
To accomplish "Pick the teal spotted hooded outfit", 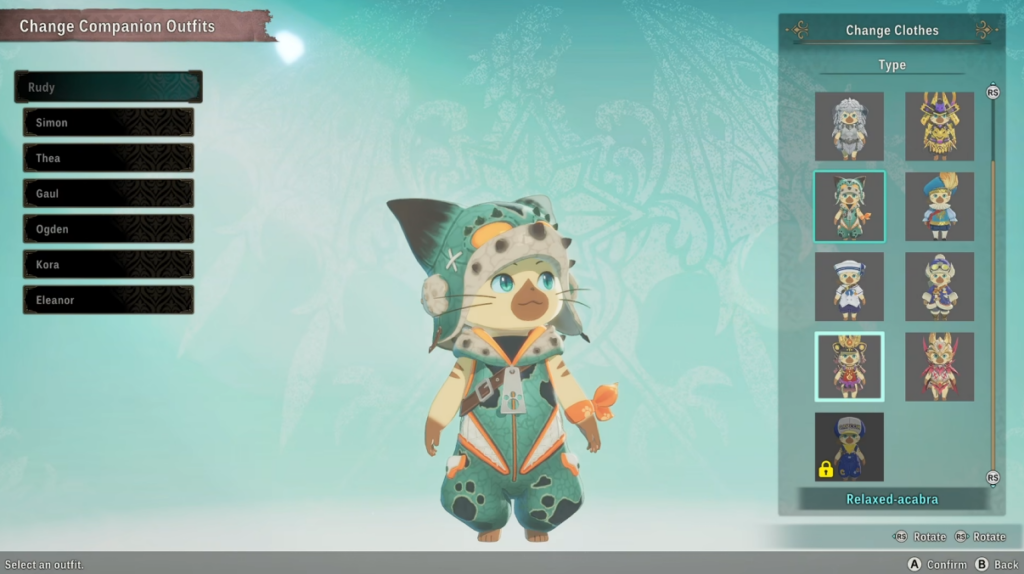I will [849, 207].
